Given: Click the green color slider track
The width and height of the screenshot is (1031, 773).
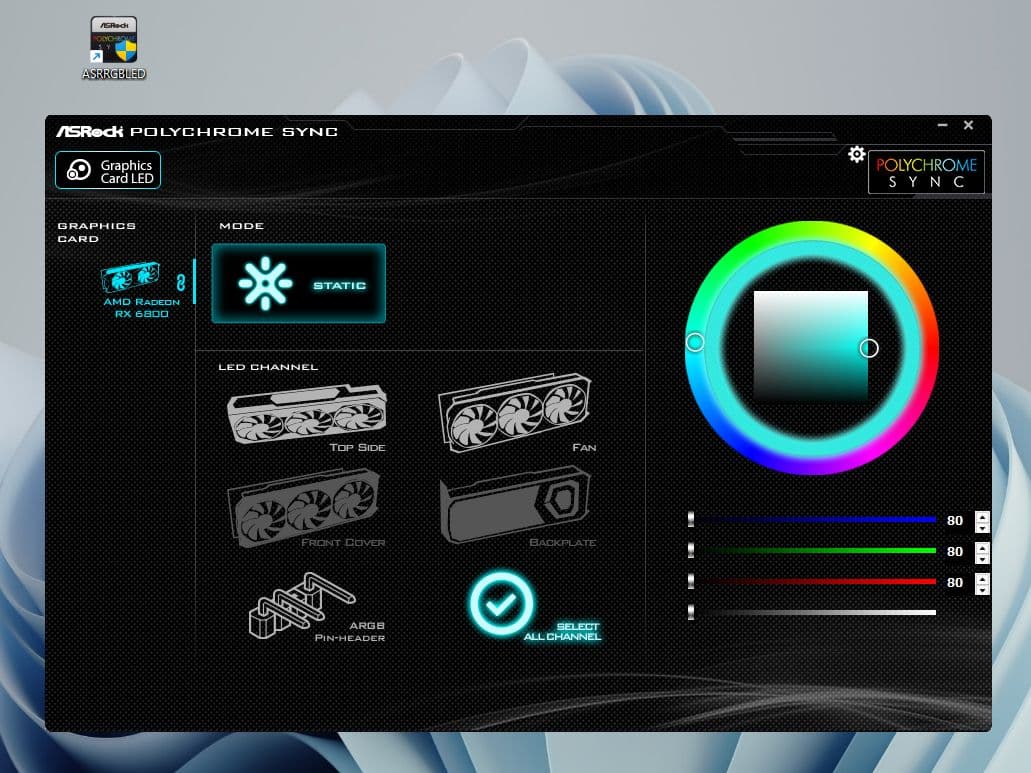Looking at the screenshot, I should [815, 551].
